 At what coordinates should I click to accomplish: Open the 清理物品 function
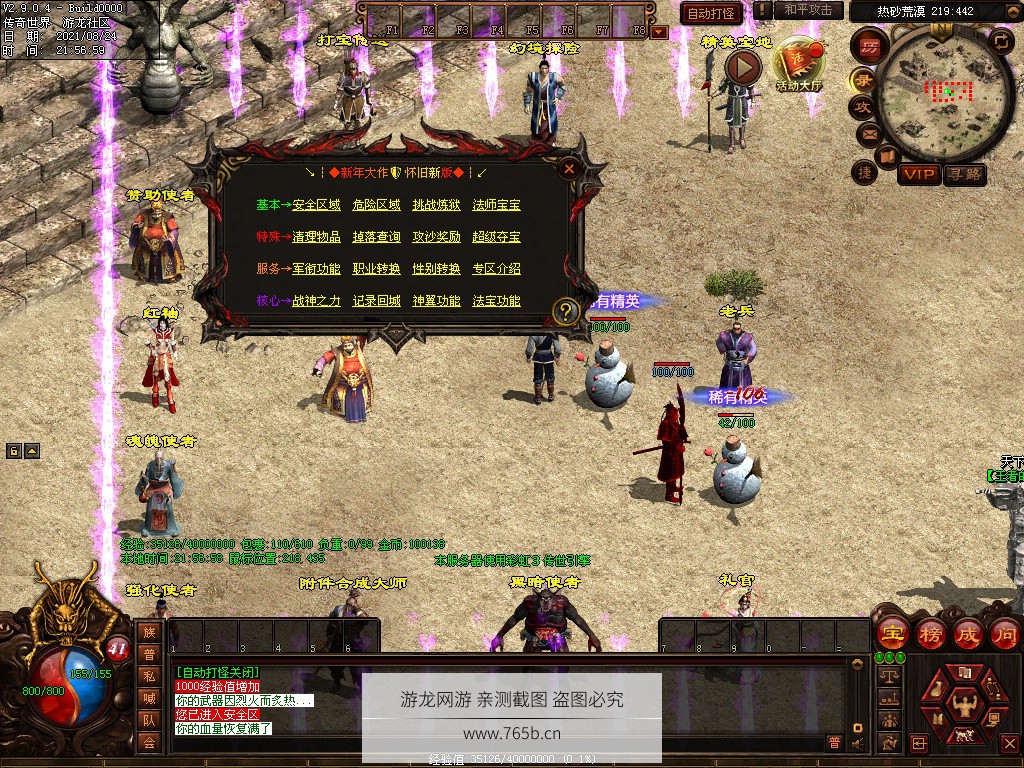pos(316,237)
